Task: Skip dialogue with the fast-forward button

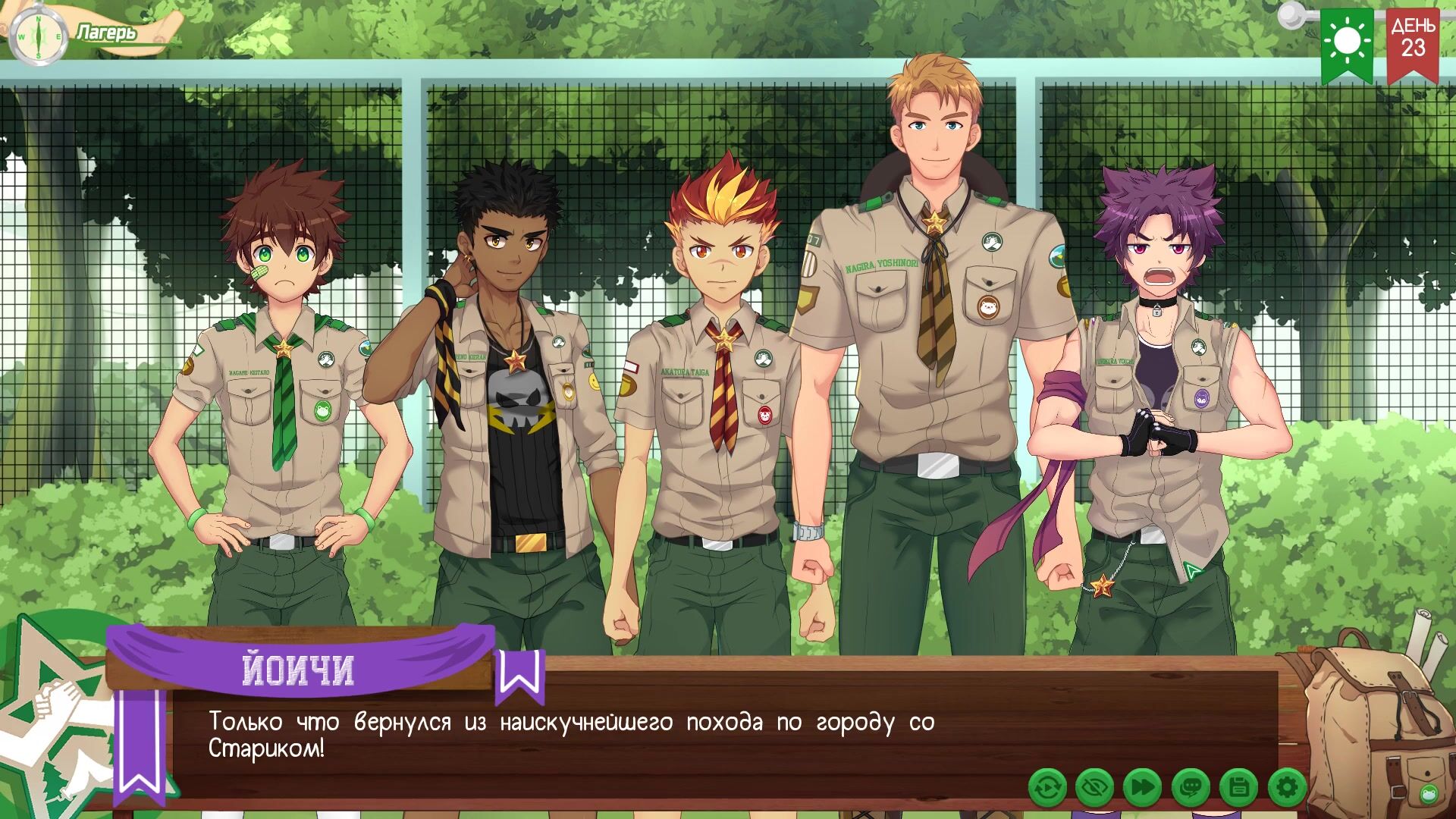Action: click(1142, 787)
